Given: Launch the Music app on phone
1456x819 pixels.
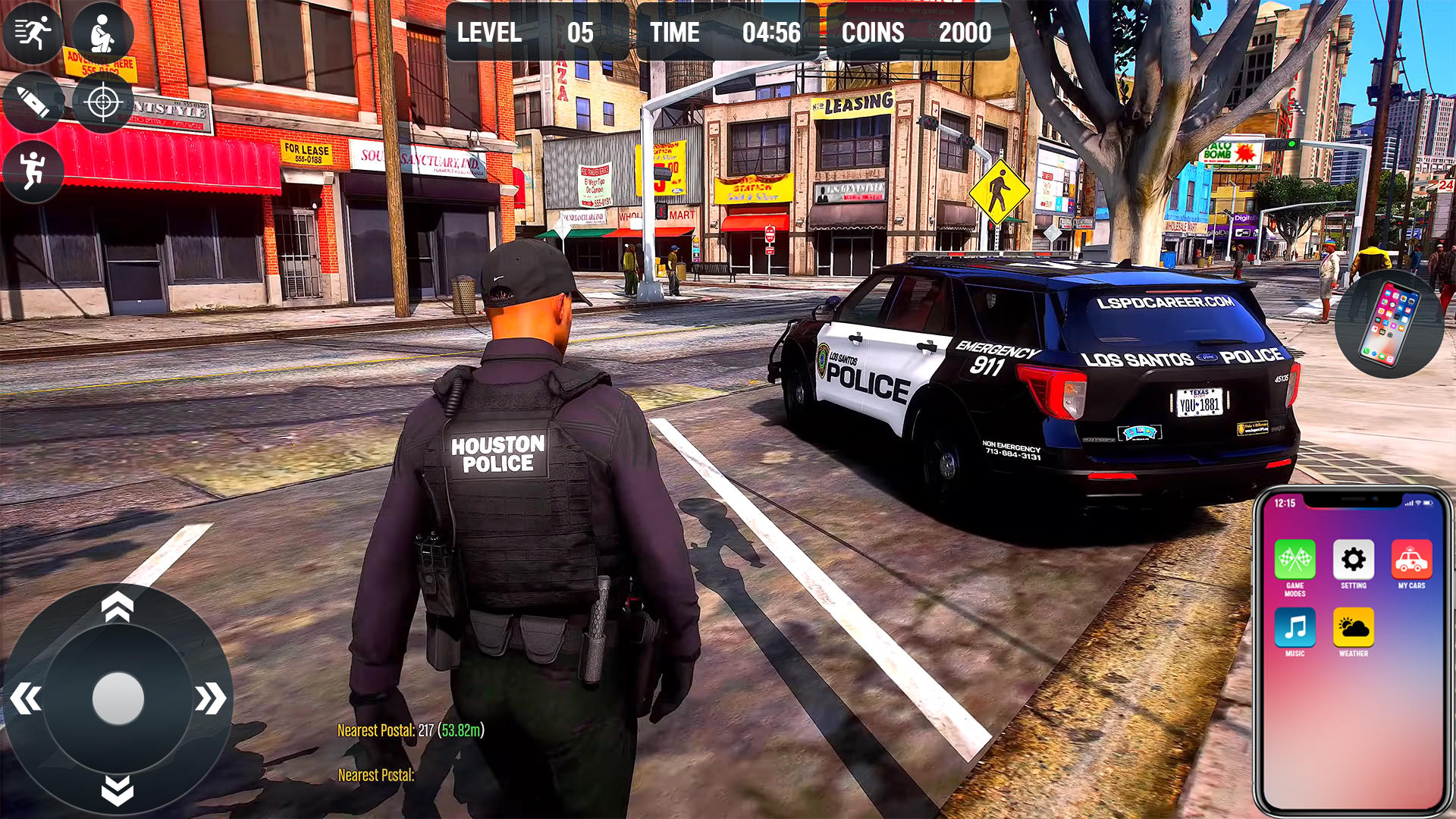Looking at the screenshot, I should [1294, 628].
